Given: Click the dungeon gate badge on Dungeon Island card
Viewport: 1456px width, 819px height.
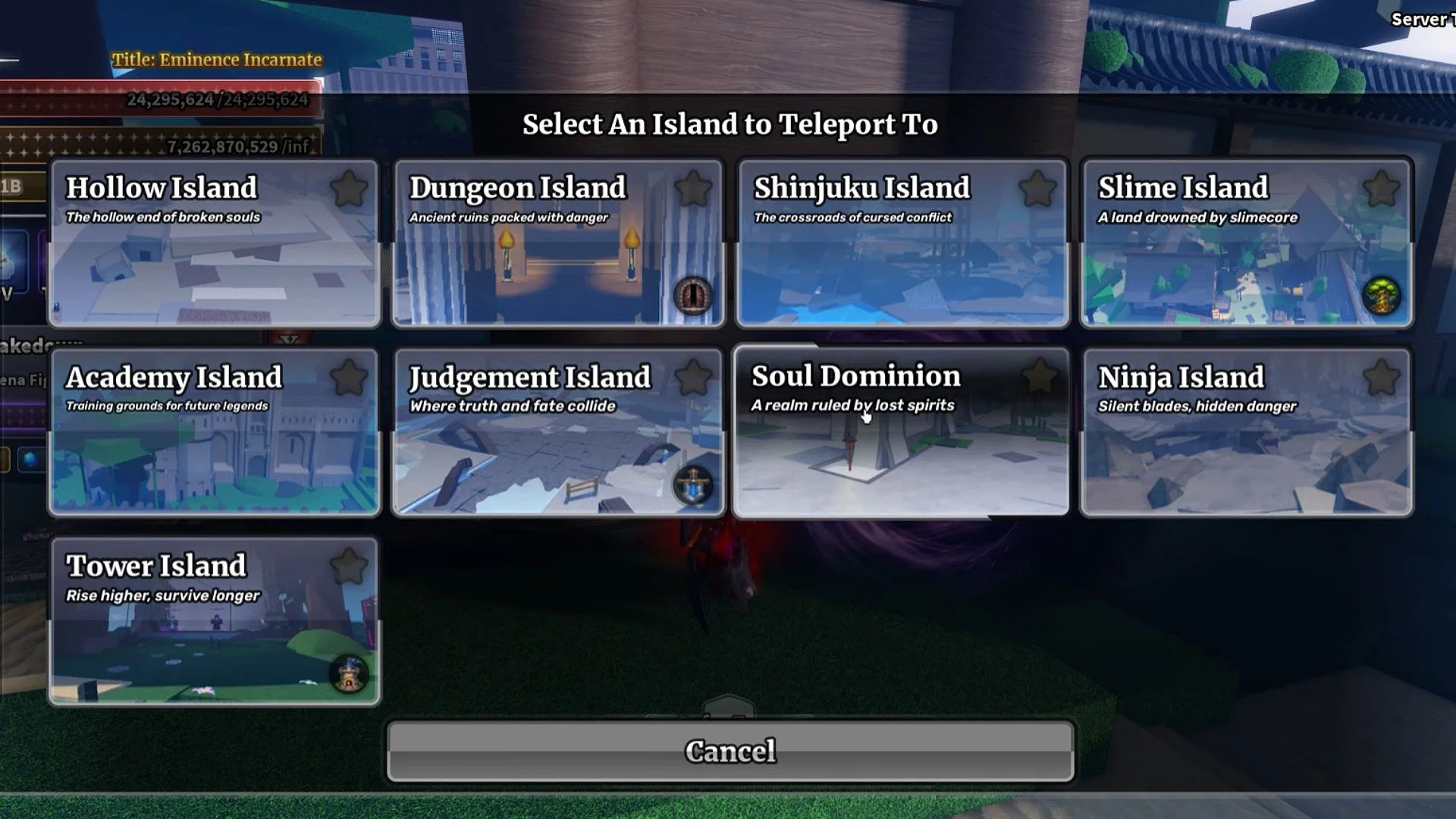Looking at the screenshot, I should point(693,295).
